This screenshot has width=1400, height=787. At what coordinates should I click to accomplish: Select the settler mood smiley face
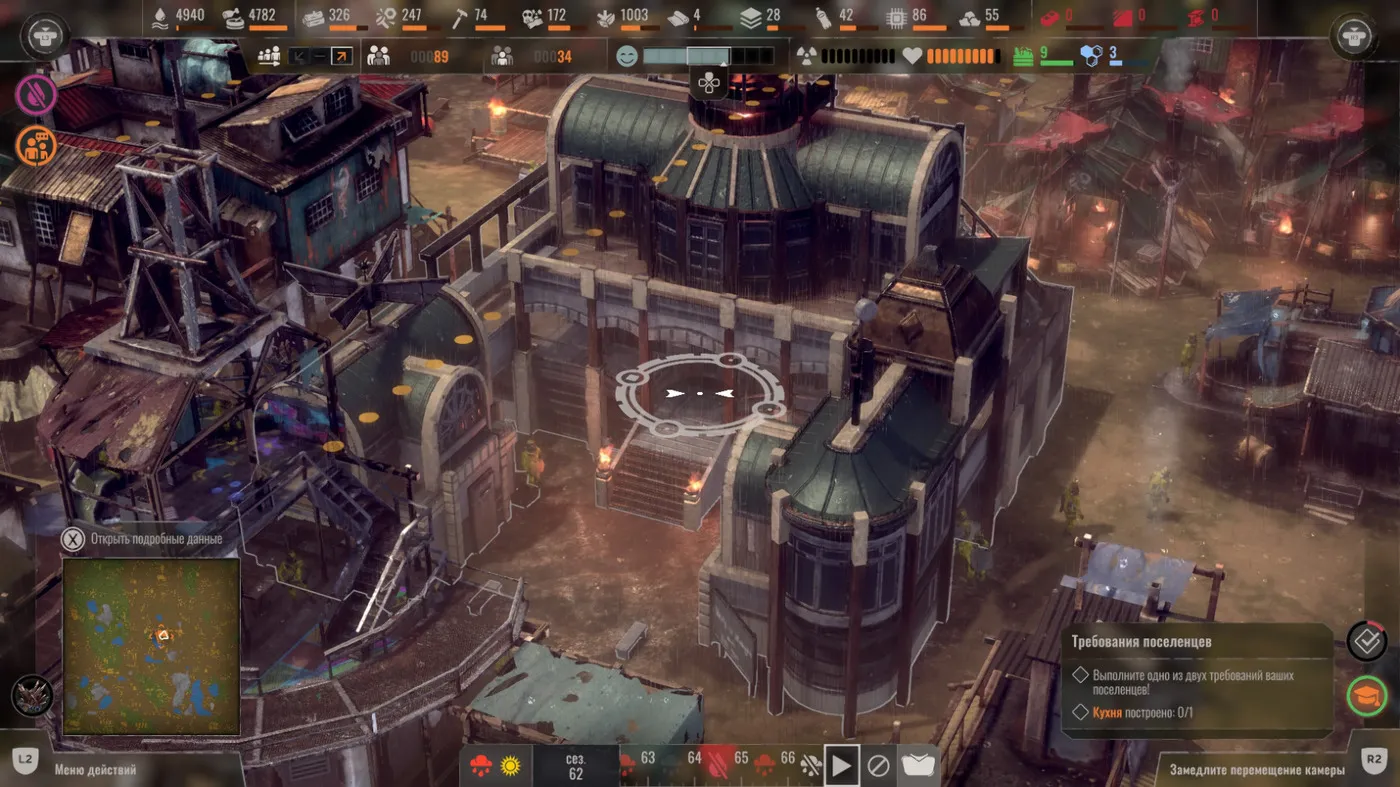point(627,57)
